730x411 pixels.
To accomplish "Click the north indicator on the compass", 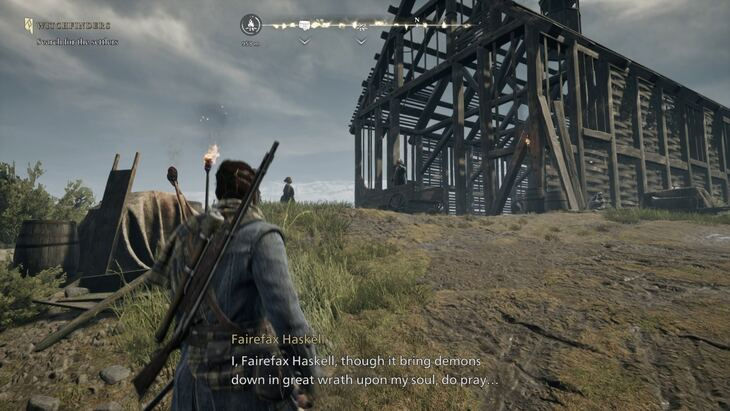I will (416, 19).
